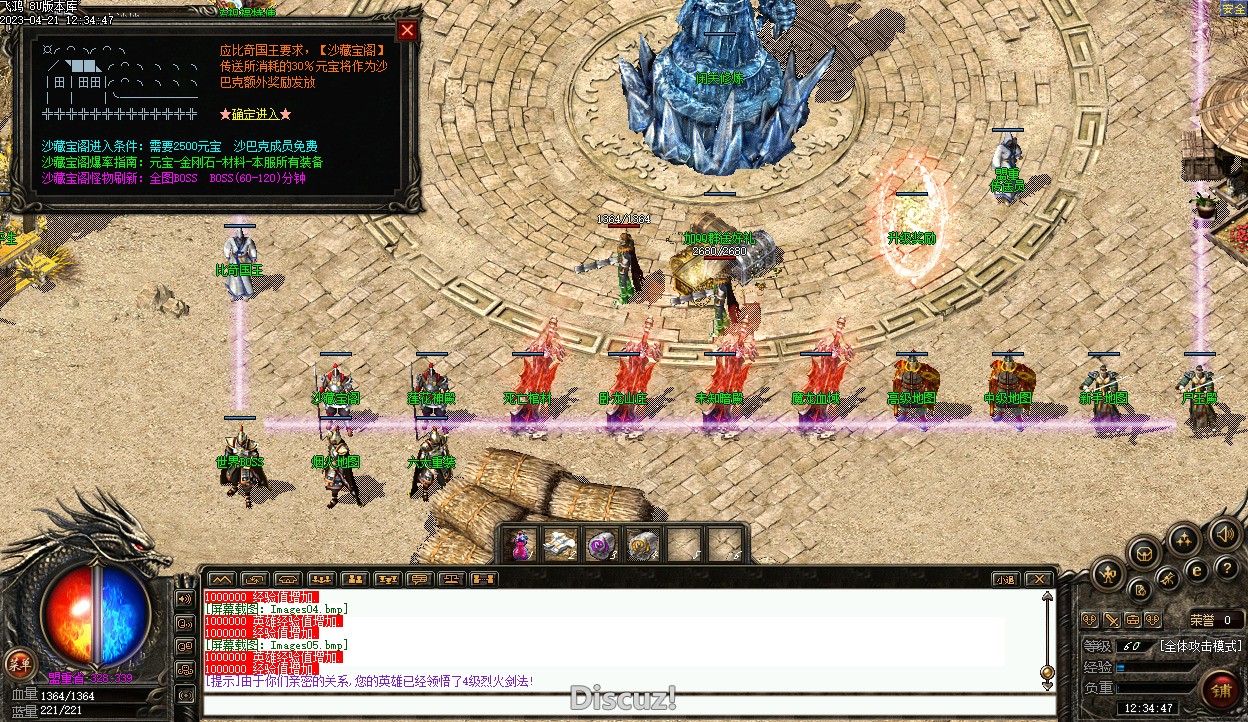This screenshot has height=722, width=1248.
Task: Choose the 确定进入 confirm-entry link
Action: pos(255,114)
